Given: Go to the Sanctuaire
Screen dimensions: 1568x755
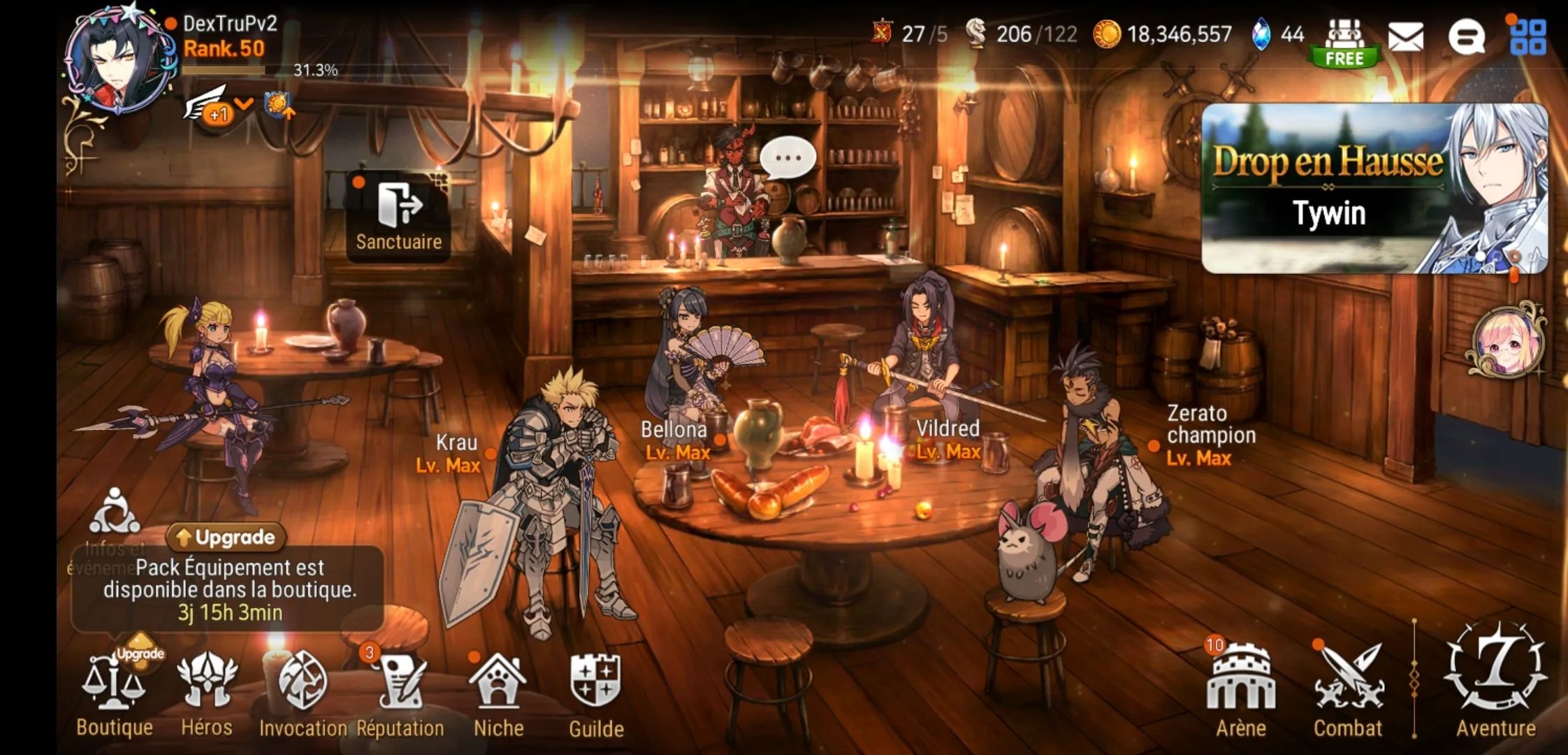Looking at the screenshot, I should [x=399, y=215].
